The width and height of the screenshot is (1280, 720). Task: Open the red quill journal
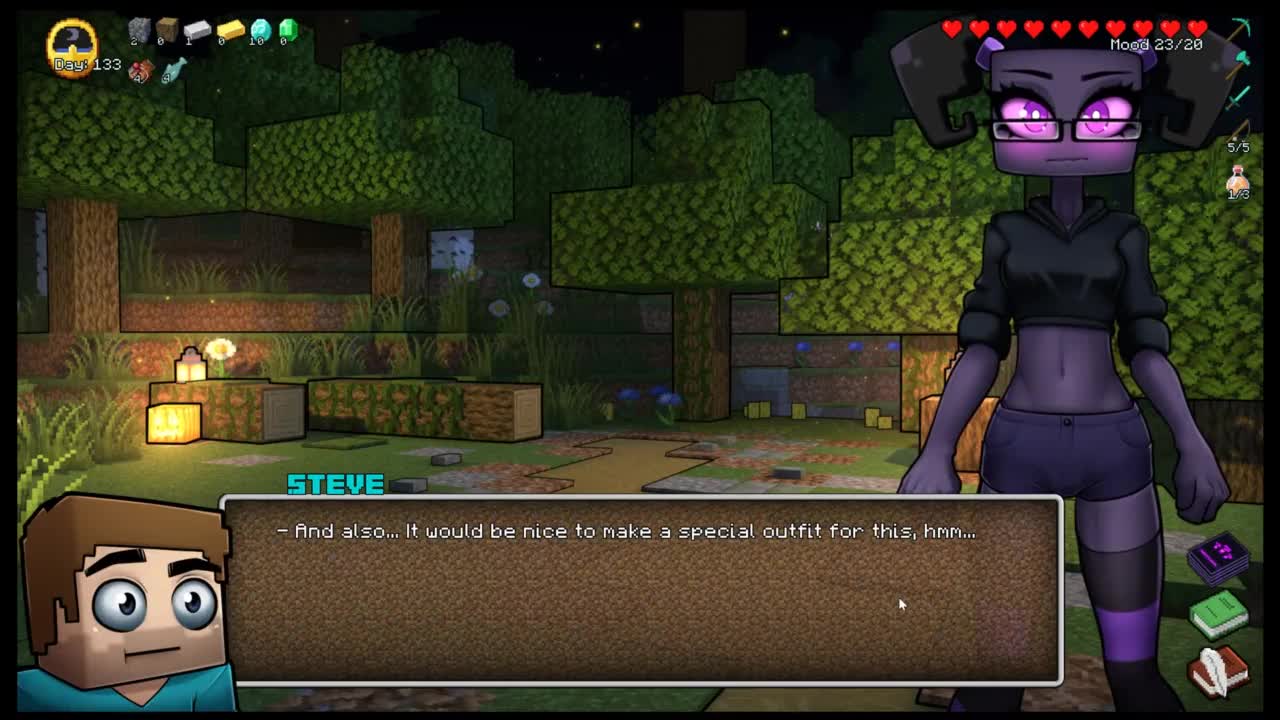(x=1219, y=667)
